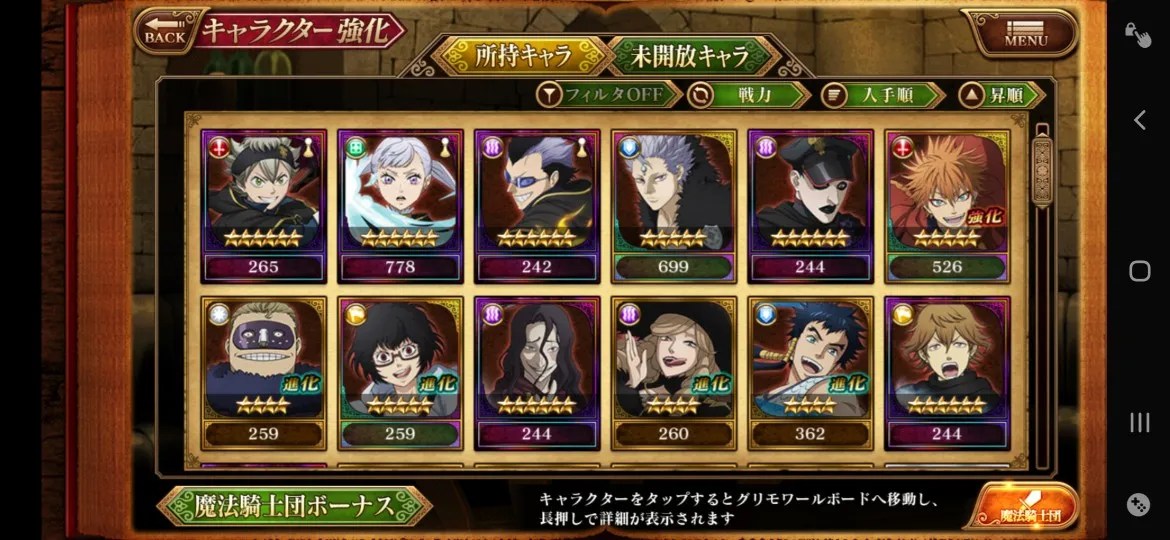Select the character card with power 265
The height and width of the screenshot is (540, 1170).
264,205
